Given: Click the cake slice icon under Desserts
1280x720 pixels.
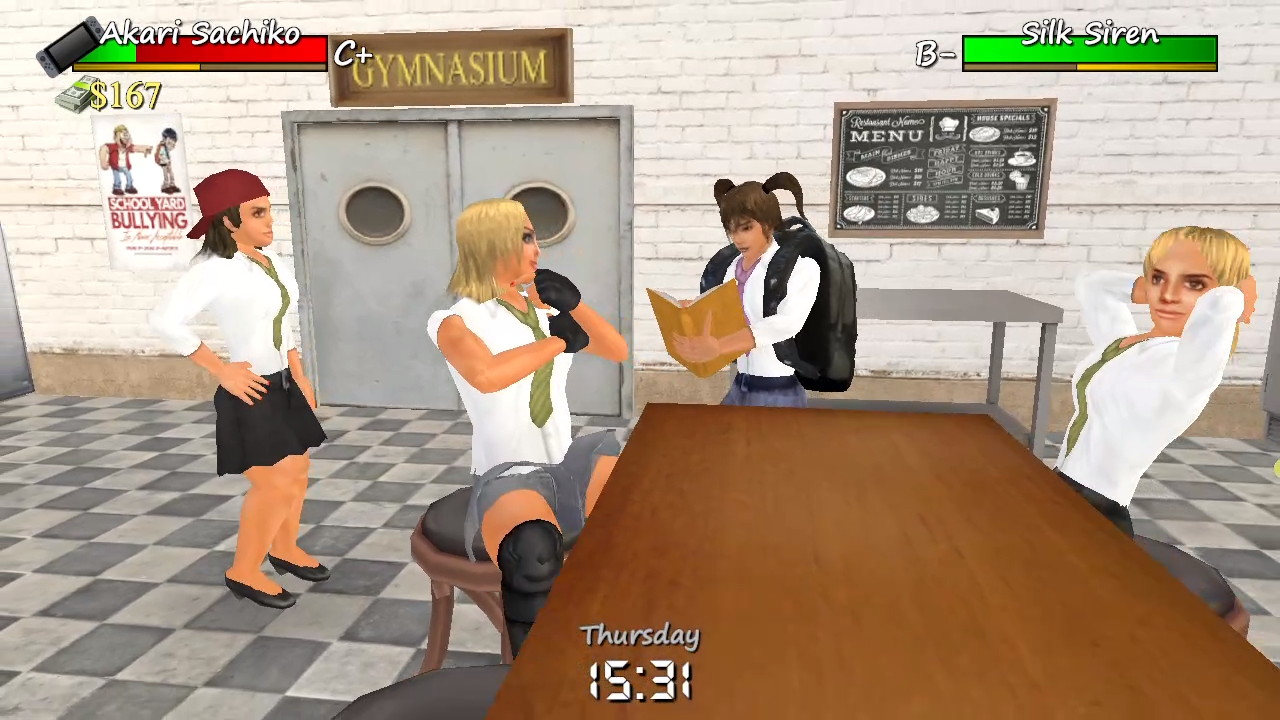Looking at the screenshot, I should pos(987,213).
